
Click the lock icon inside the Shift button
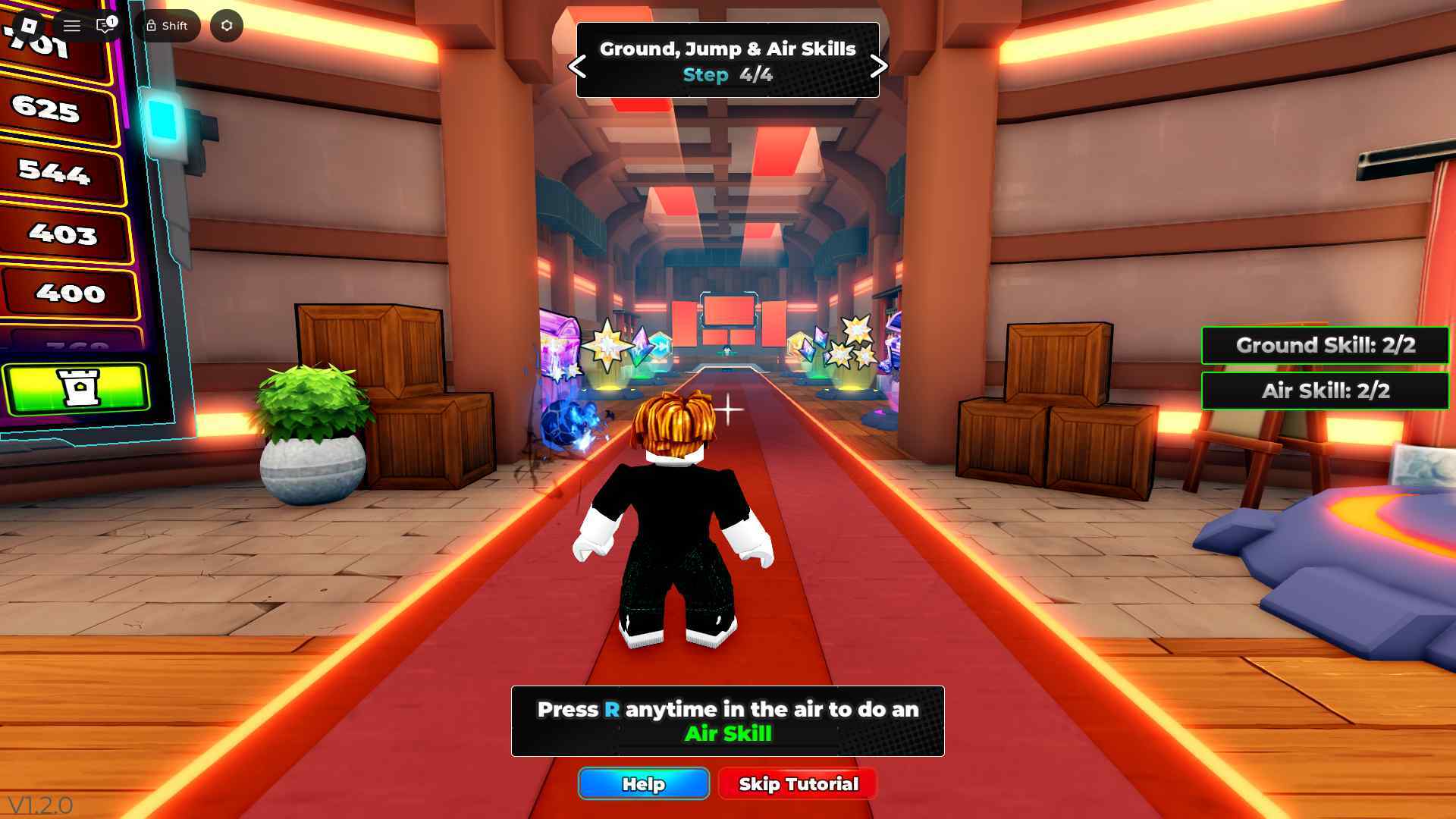153,25
